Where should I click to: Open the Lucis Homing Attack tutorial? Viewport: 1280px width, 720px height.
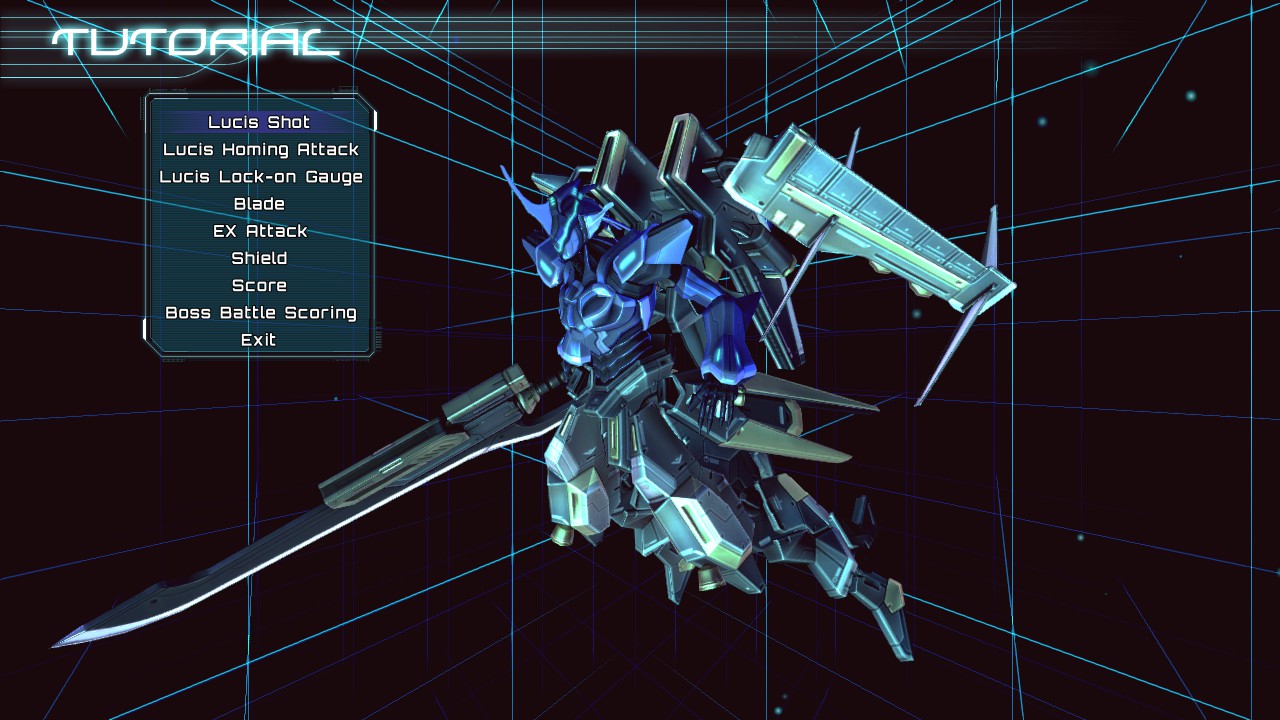pyautogui.click(x=260, y=149)
